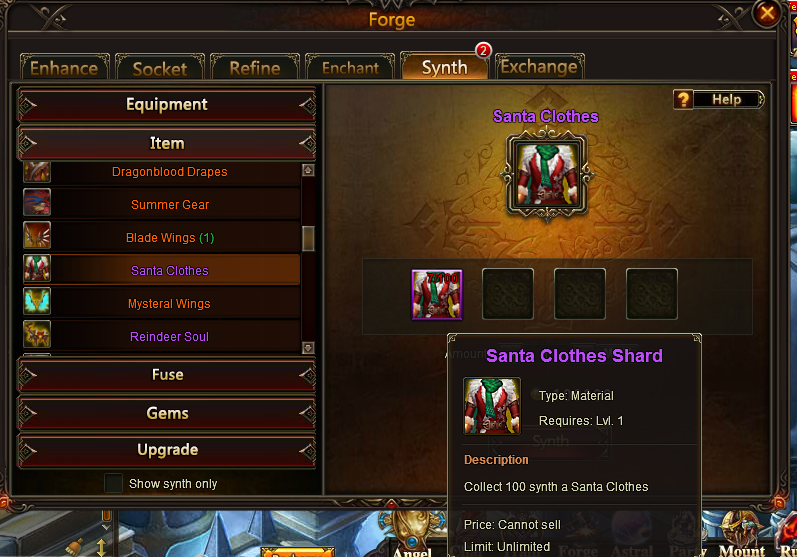
Task: Close the Forge window
Action: [767, 13]
